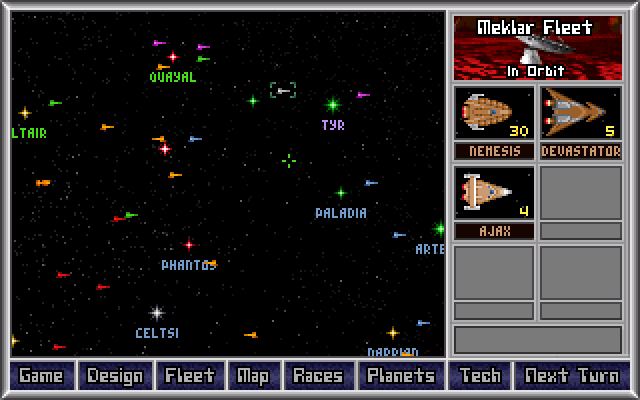
Task: Open the galaxy Map view
Action: [253, 376]
